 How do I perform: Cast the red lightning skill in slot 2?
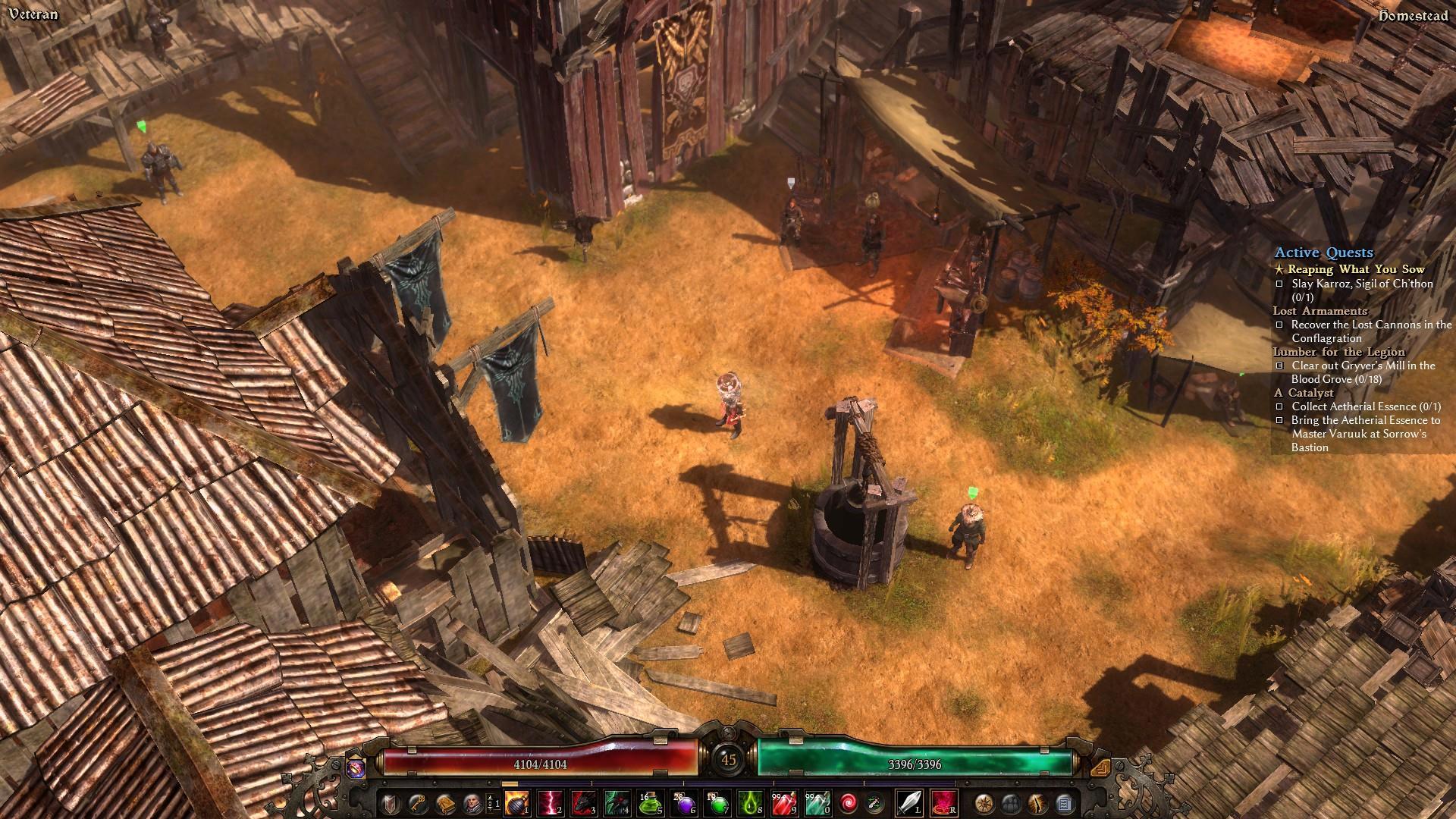(x=551, y=802)
